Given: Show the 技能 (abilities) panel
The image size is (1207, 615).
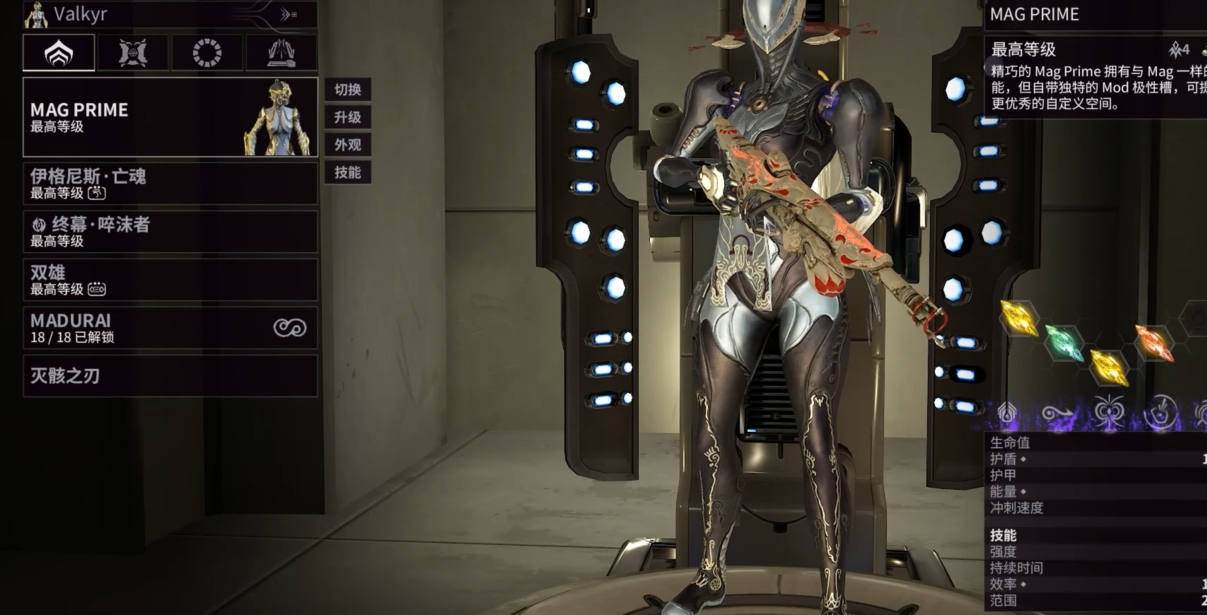Looking at the screenshot, I should click(x=347, y=172).
